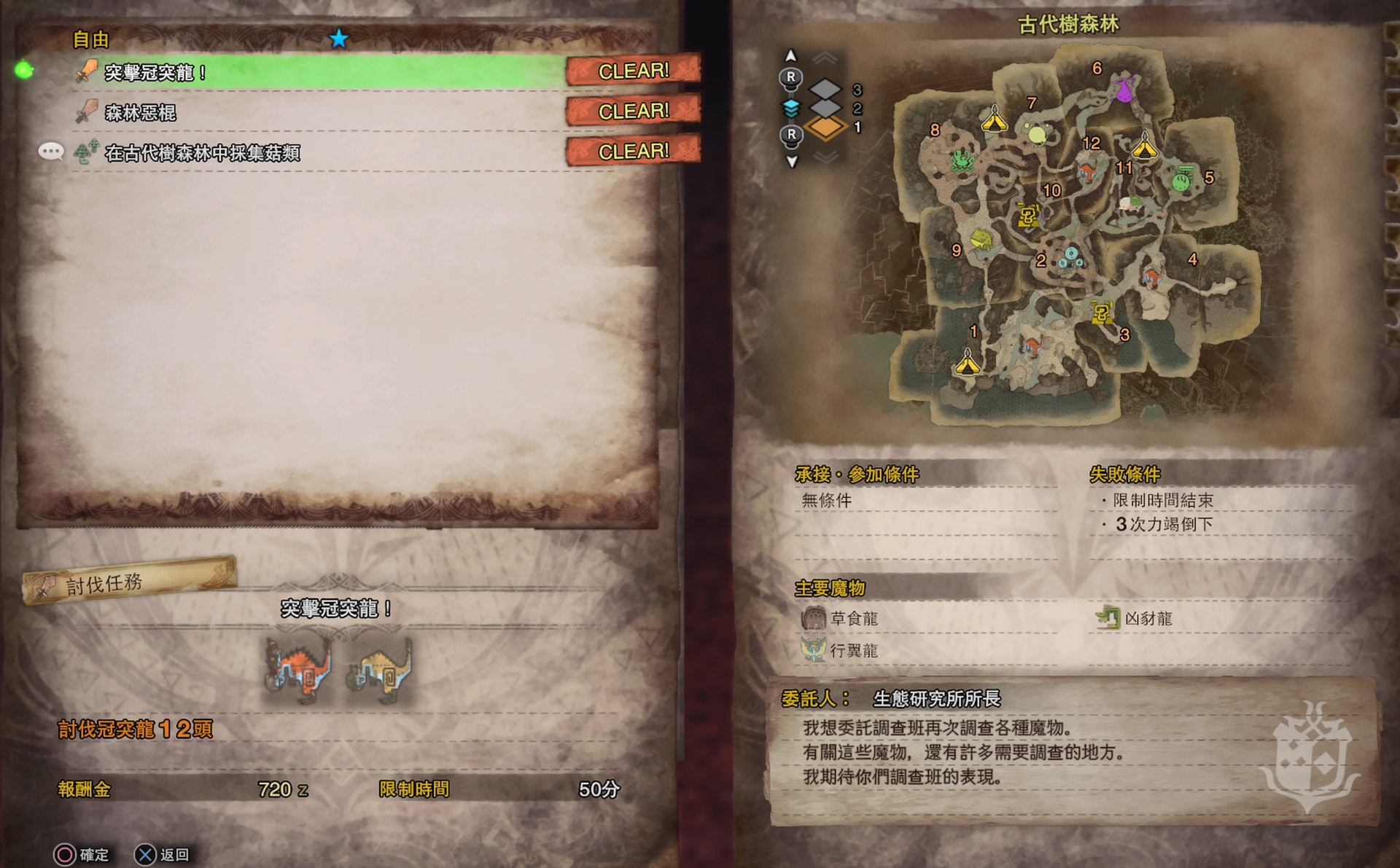1400x868 pixels.
Task: Switch the map to floor level 3
Action: click(826, 90)
